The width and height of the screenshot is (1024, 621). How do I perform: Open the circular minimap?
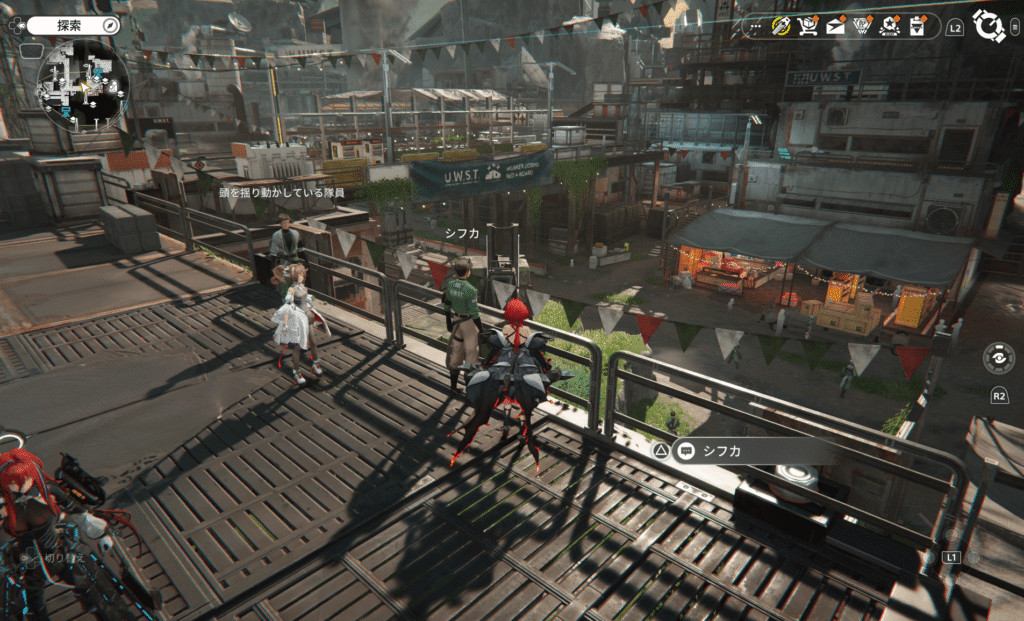coord(83,84)
